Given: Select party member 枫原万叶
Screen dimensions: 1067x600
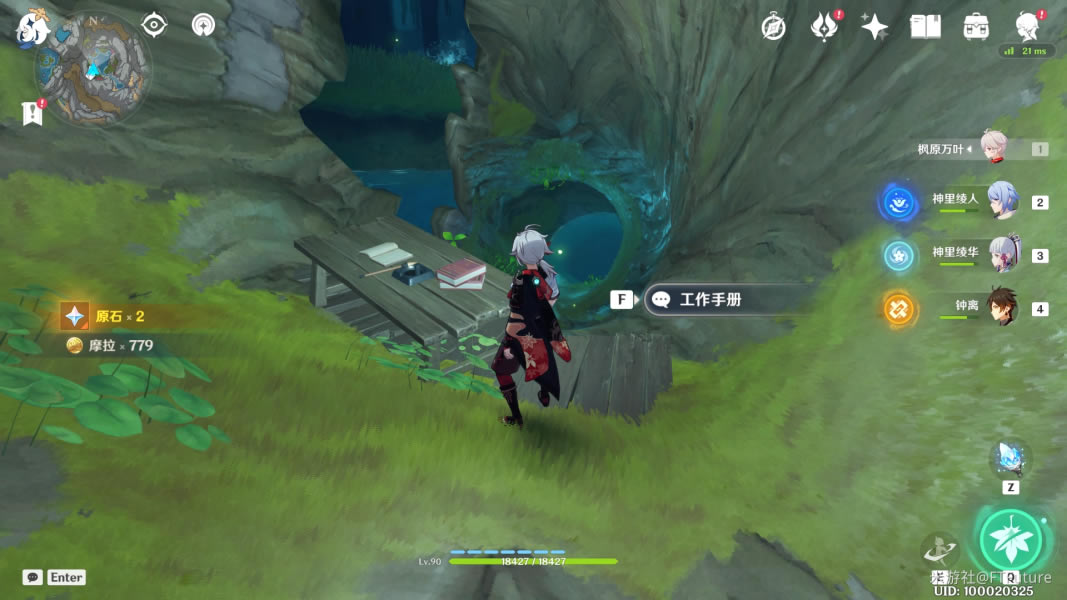Looking at the screenshot, I should pos(992,149).
